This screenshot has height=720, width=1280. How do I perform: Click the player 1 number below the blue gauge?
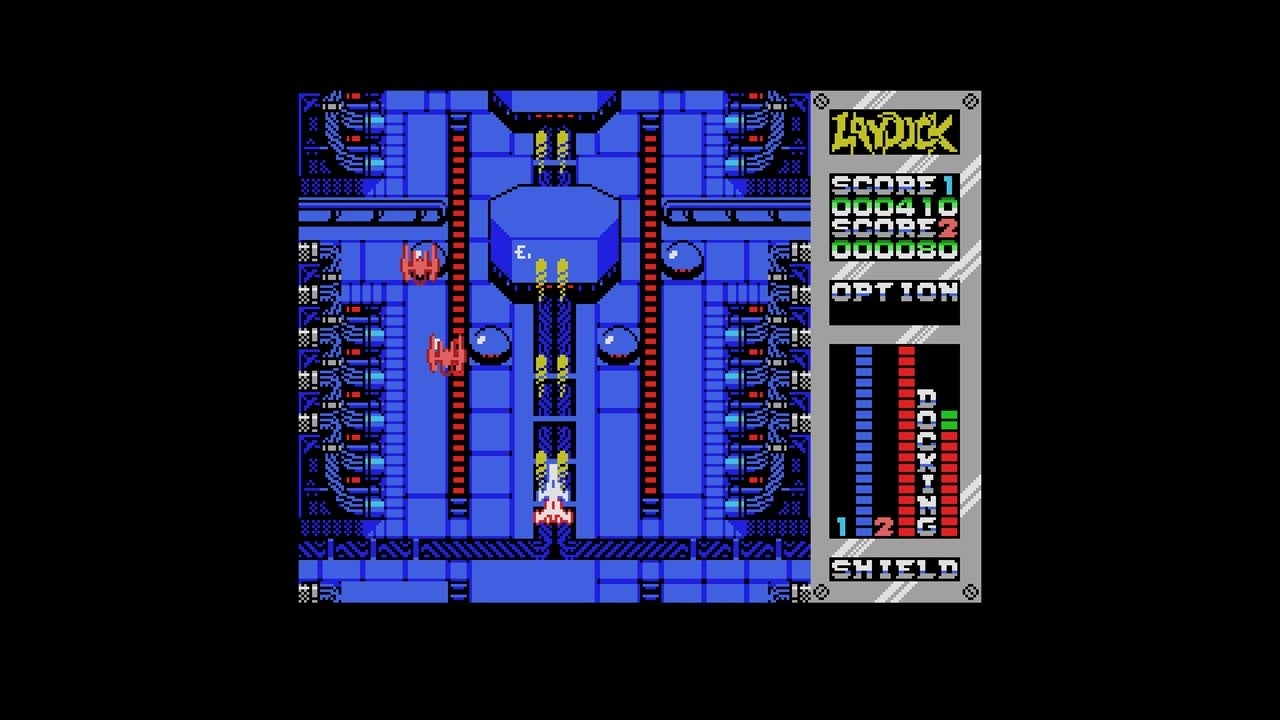pos(843,525)
